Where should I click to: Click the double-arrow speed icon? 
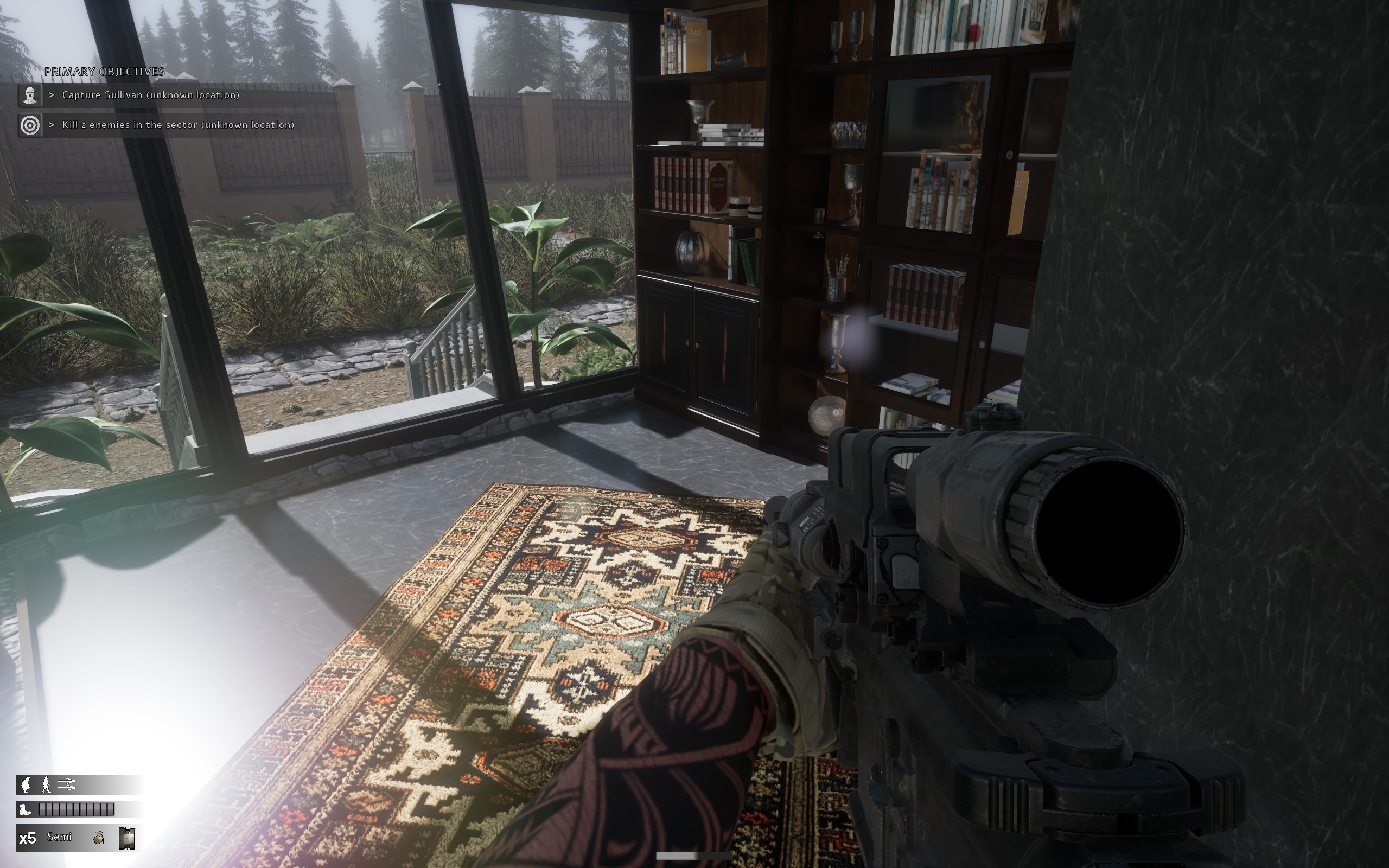[67, 784]
